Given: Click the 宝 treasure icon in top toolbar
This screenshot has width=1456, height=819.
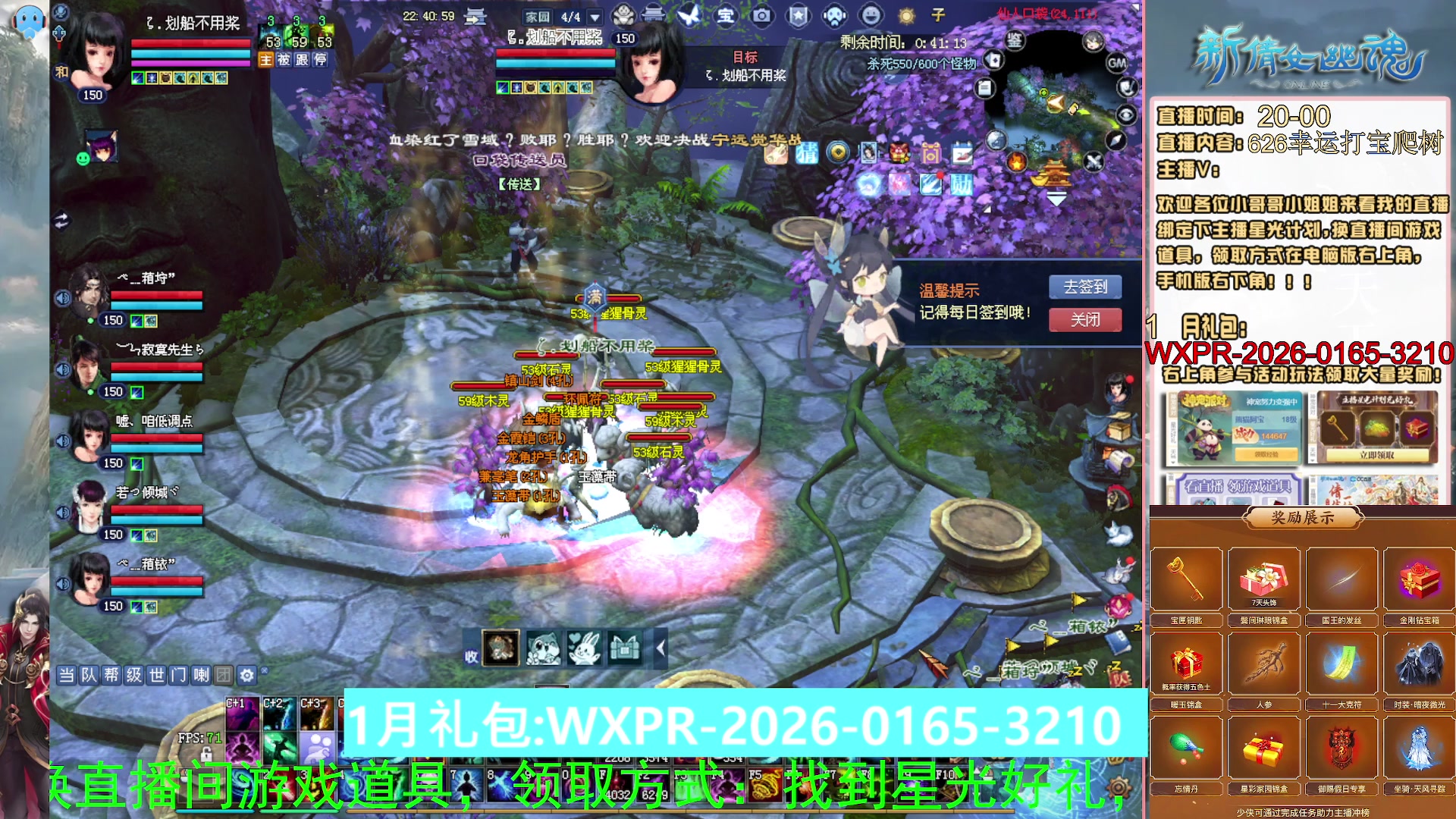Looking at the screenshot, I should pyautogui.click(x=726, y=17).
